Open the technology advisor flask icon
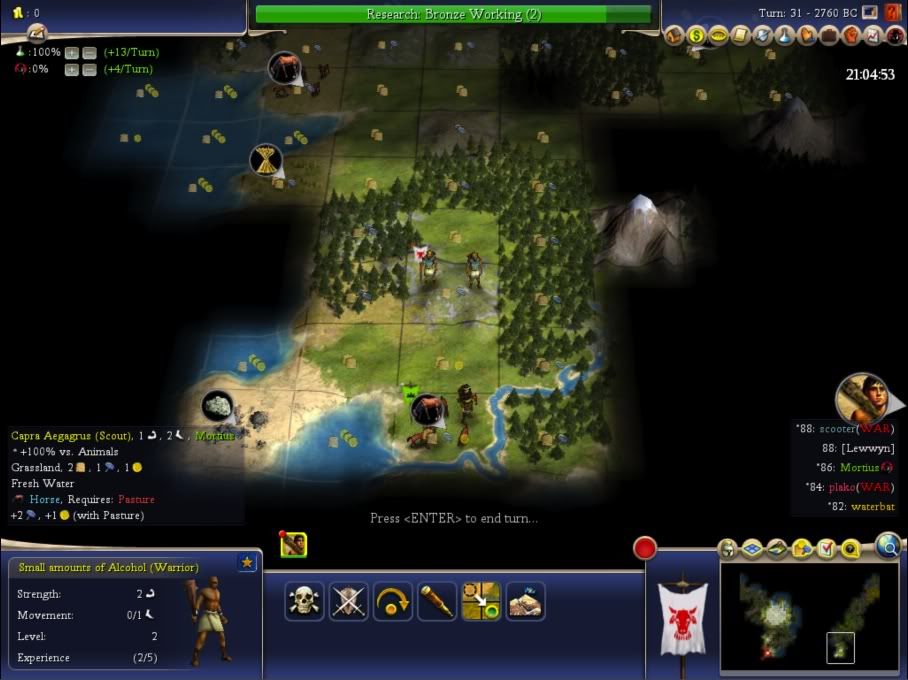Image resolution: width=908 pixels, height=680 pixels. coord(785,36)
